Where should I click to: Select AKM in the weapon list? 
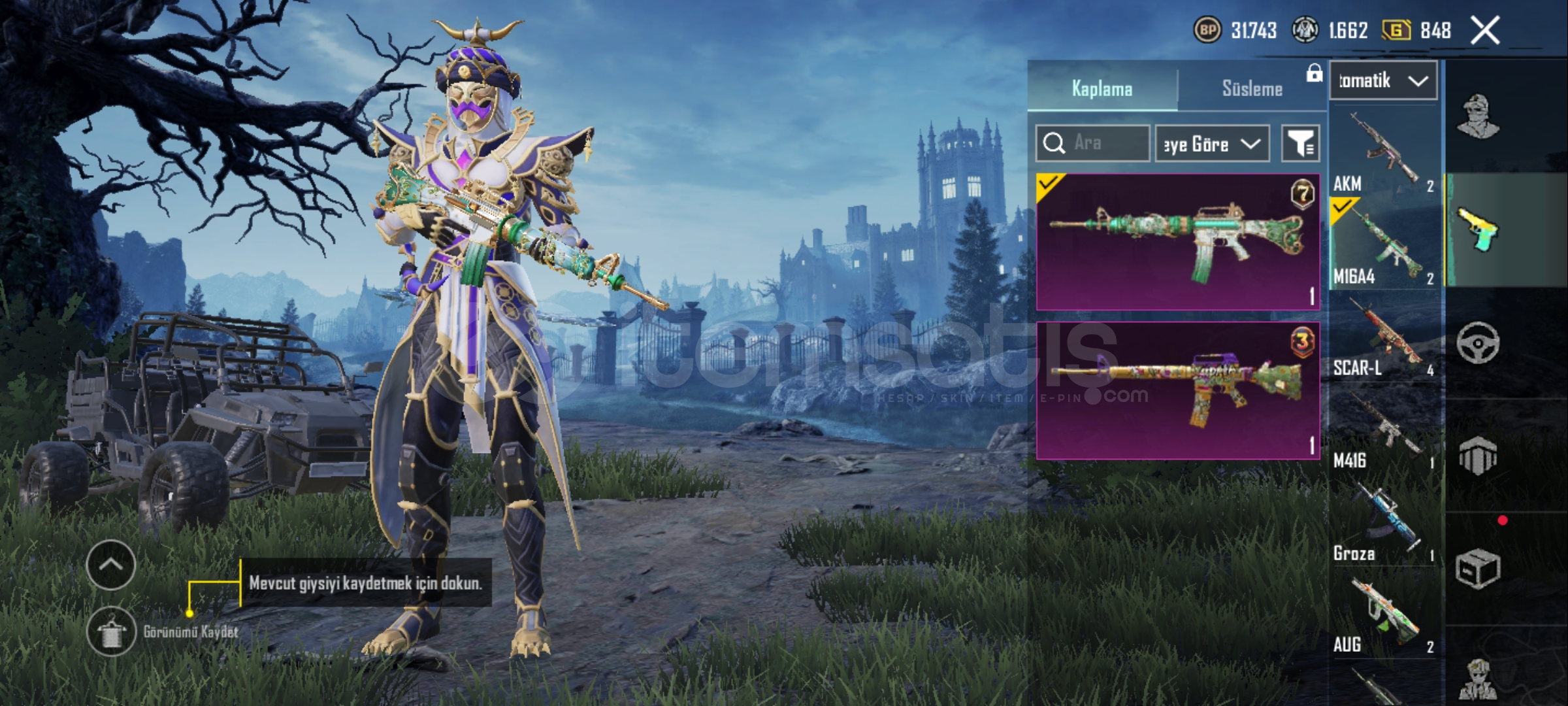pos(1384,152)
